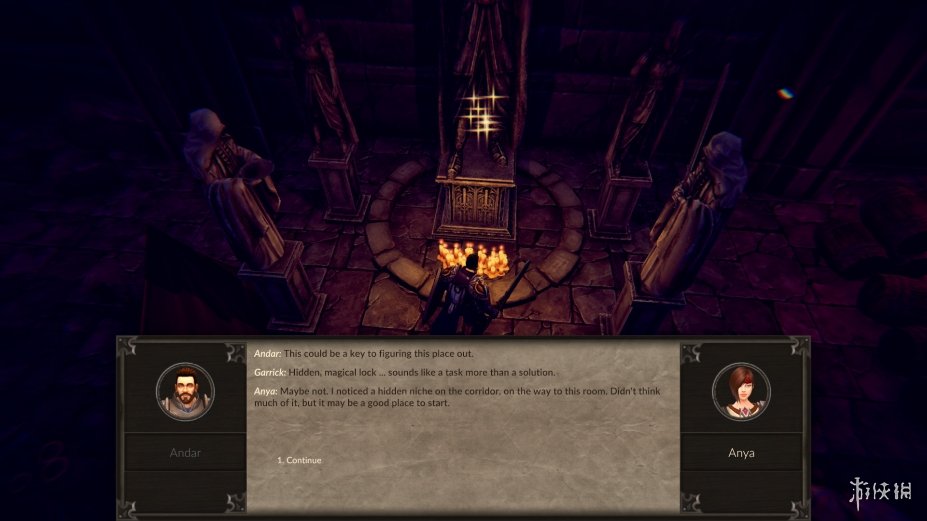Click Andar's portrait in dialogue panel
The height and width of the screenshot is (521, 927).
185,391
